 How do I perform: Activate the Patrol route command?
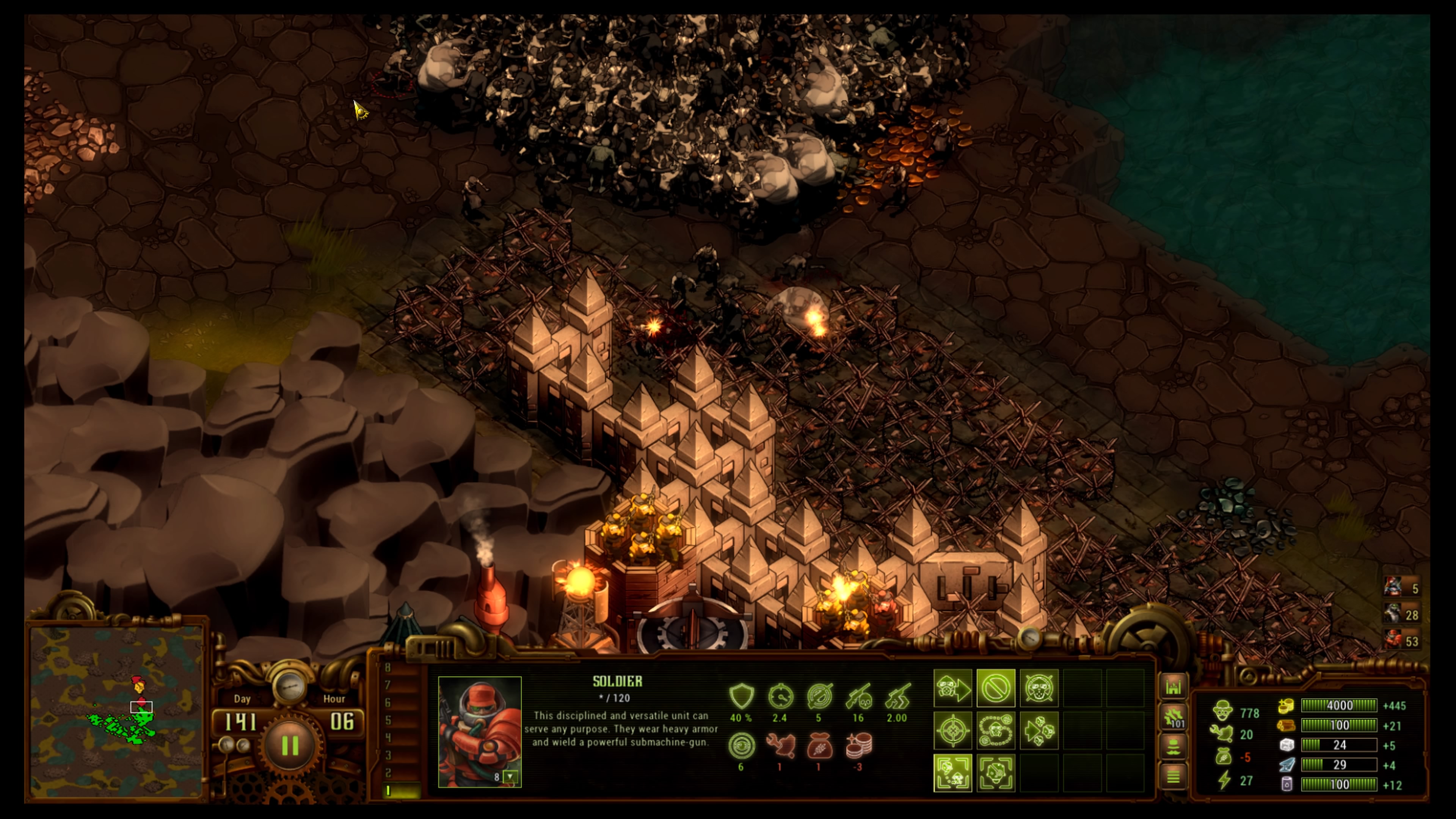tap(995, 731)
